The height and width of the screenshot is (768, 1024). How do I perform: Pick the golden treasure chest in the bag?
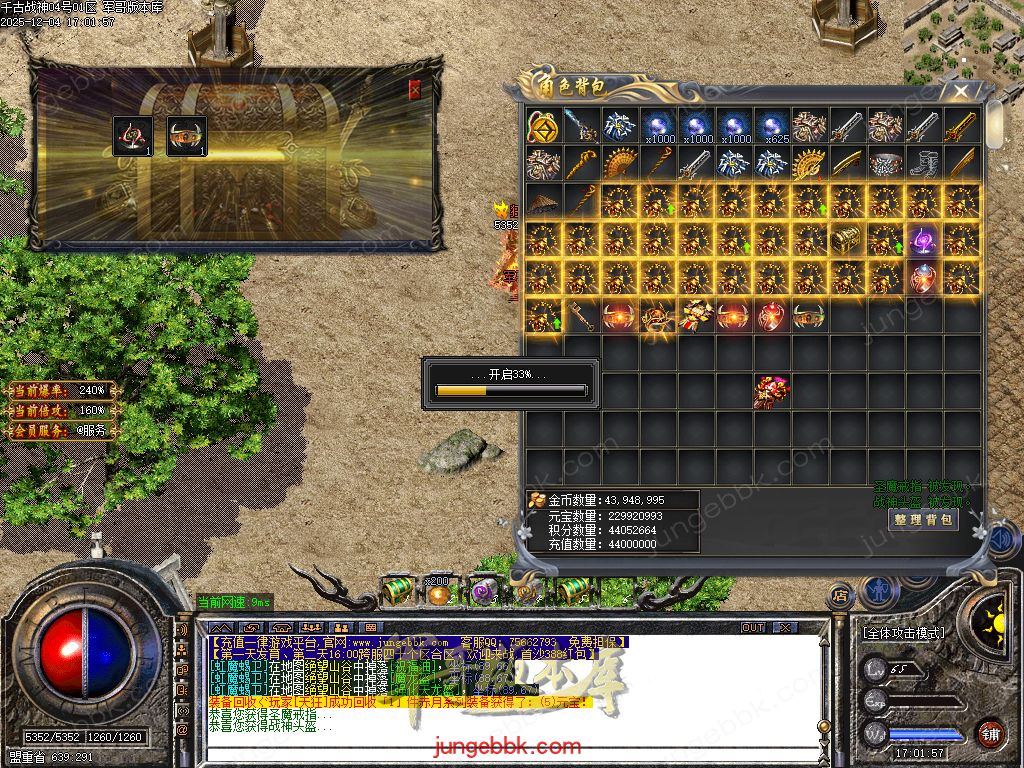[847, 240]
